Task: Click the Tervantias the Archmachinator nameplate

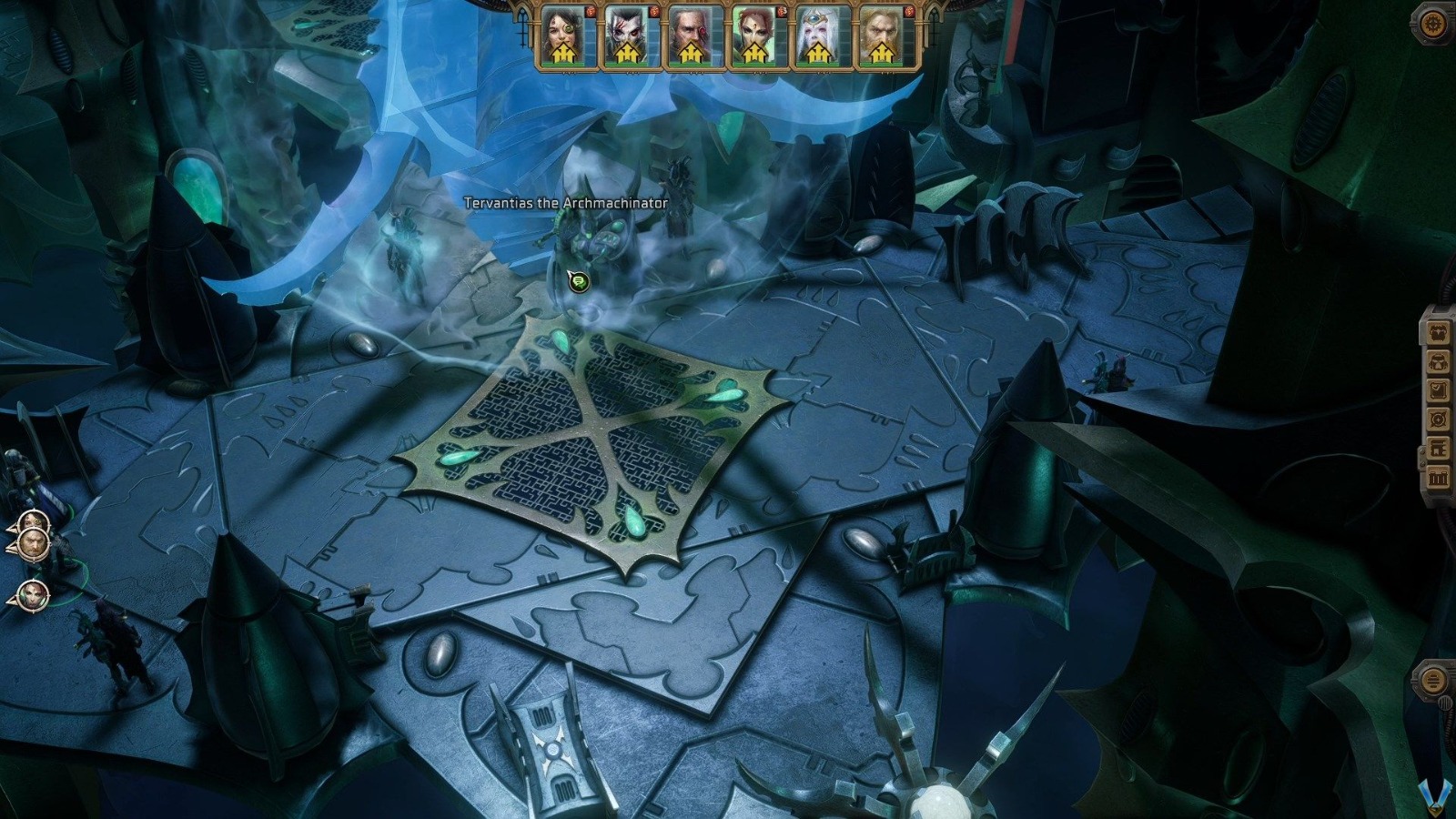Action: tap(564, 204)
